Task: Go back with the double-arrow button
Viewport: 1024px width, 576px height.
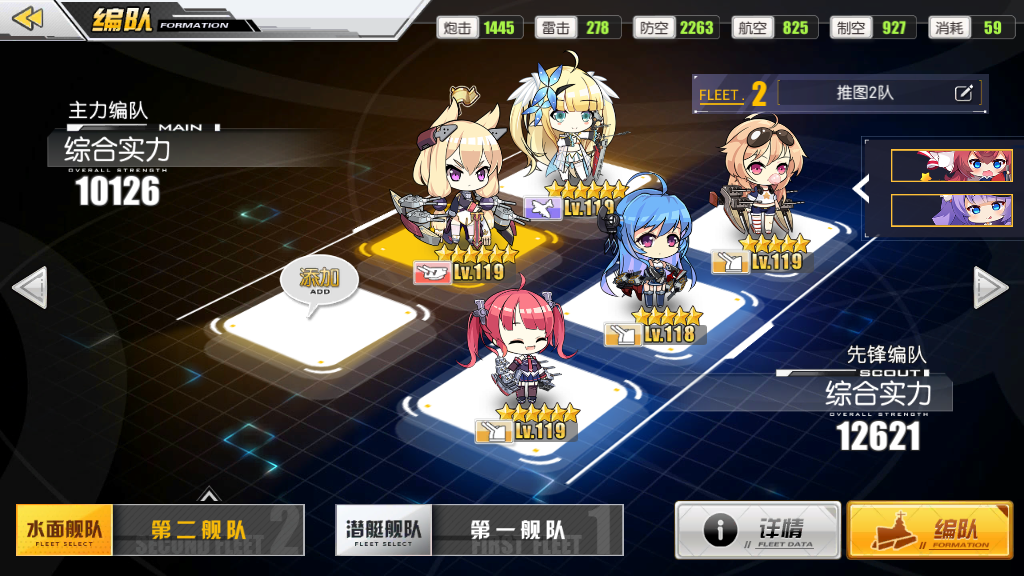Action: click(x=28, y=19)
